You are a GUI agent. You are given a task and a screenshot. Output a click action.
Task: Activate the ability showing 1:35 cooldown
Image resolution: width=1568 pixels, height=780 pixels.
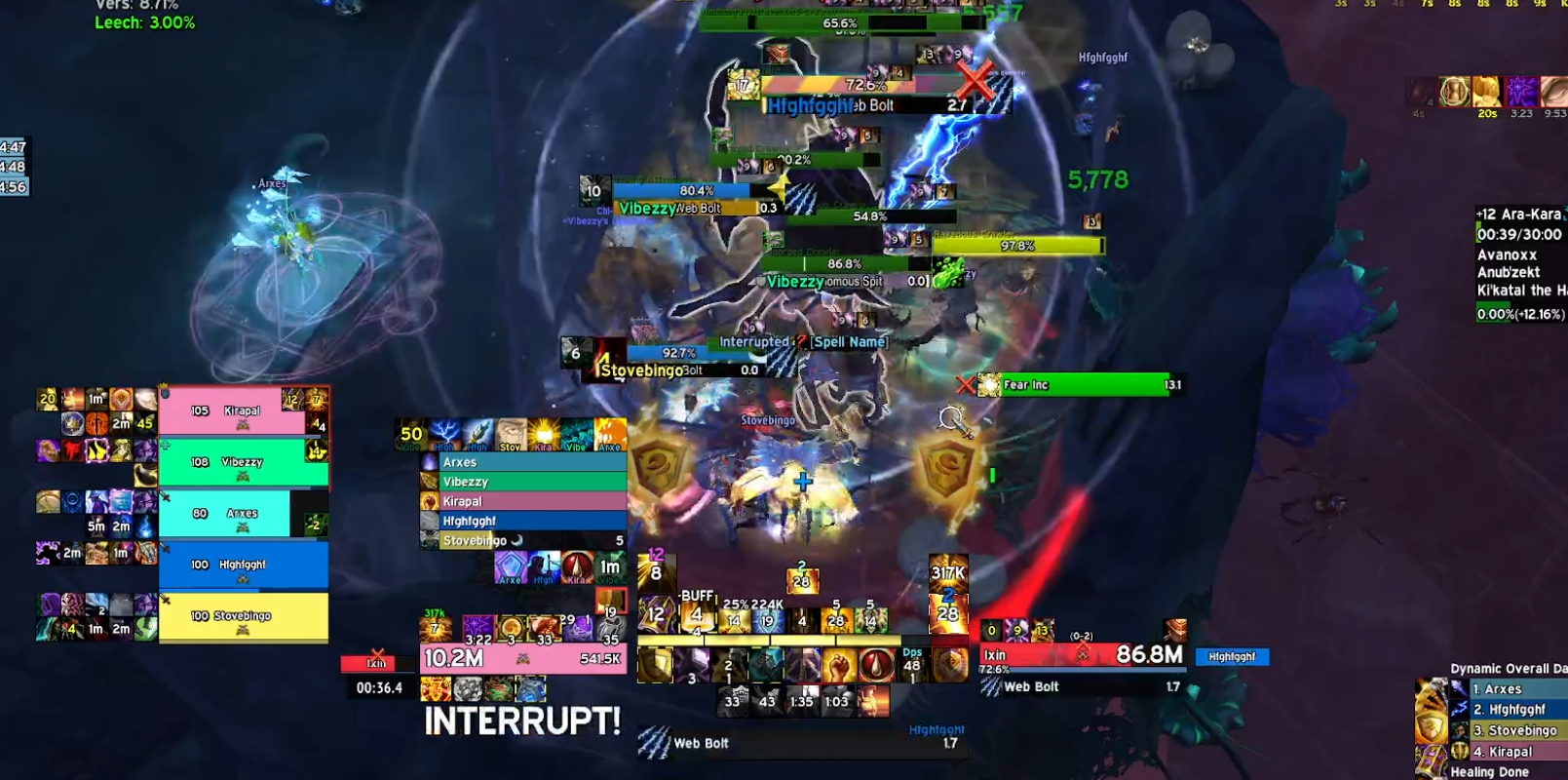[802, 700]
